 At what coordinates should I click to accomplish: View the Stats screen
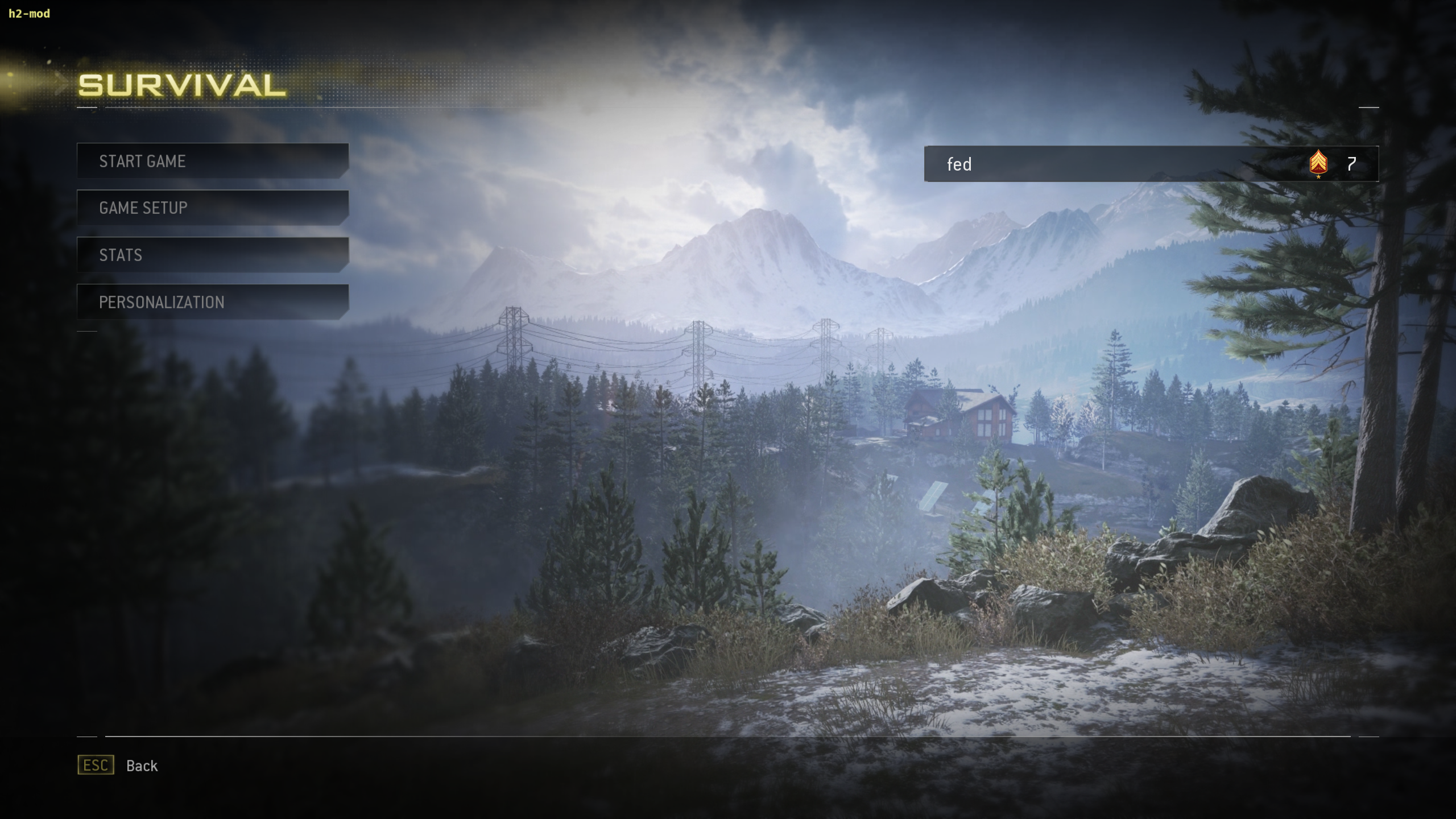coord(212,255)
